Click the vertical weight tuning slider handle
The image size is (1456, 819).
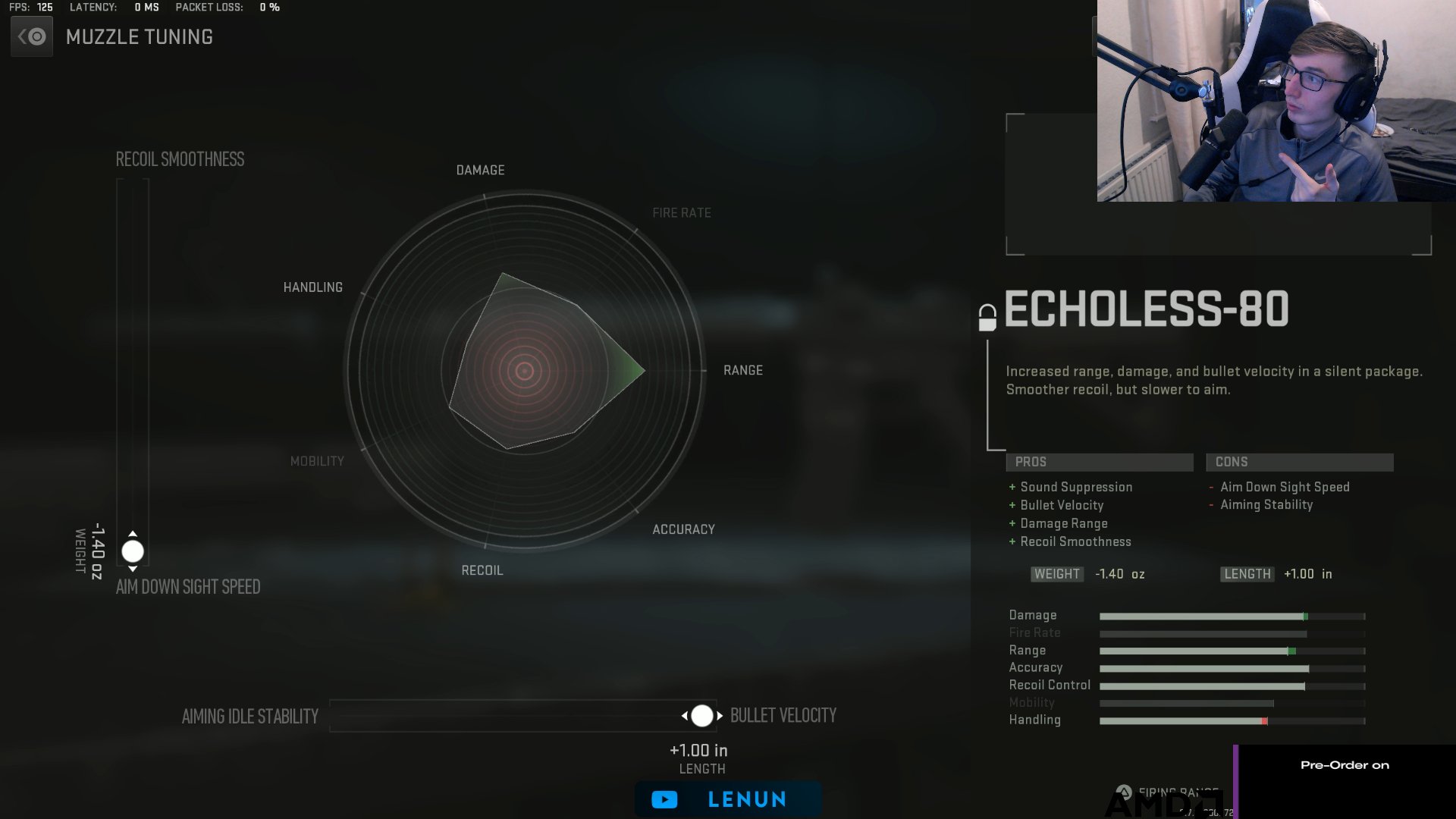point(132,551)
